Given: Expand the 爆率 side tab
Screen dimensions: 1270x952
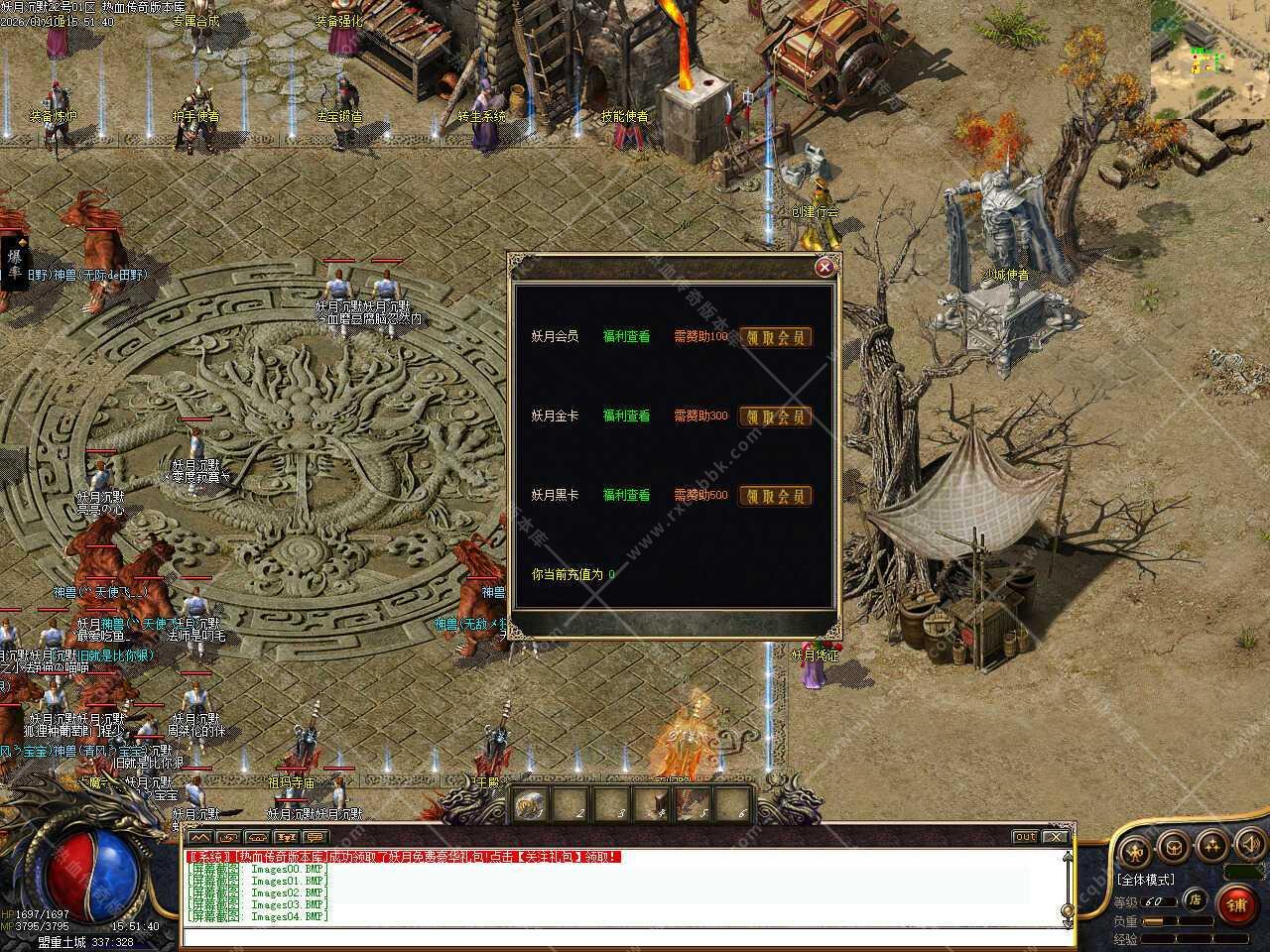Looking at the screenshot, I should pos(15,263).
